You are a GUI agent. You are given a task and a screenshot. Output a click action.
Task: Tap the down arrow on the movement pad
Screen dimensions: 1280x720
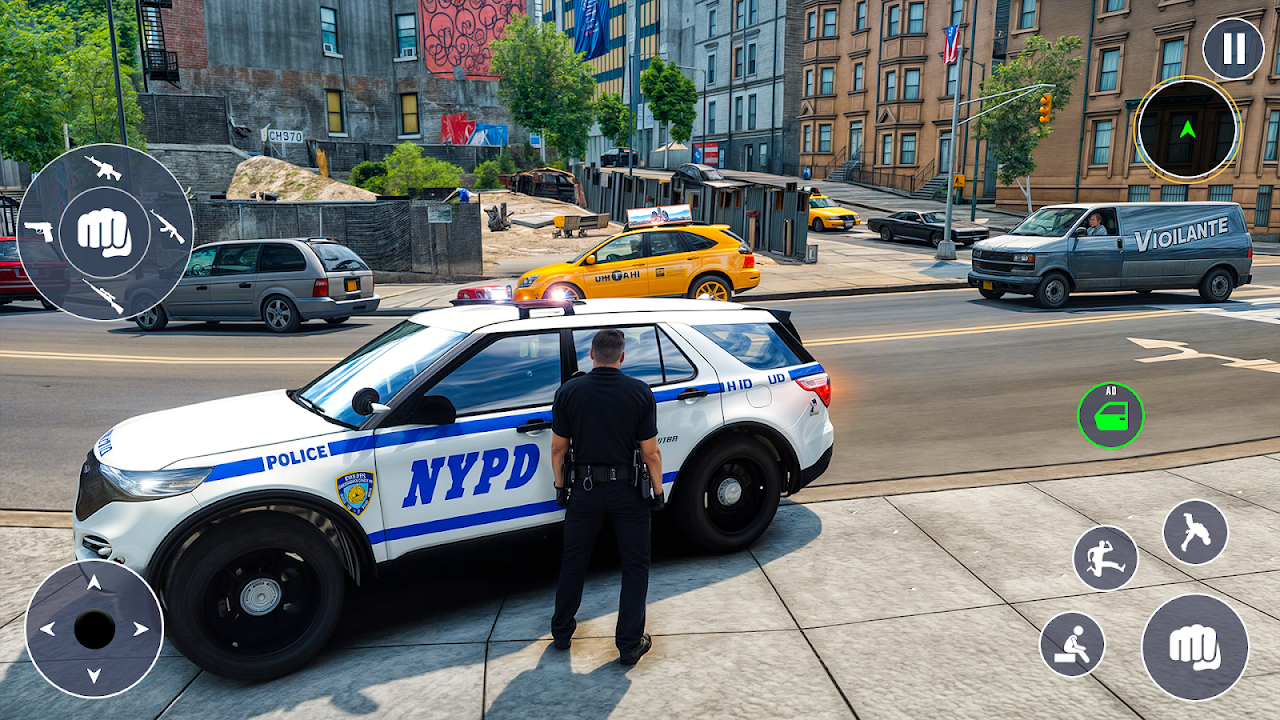pos(94,676)
